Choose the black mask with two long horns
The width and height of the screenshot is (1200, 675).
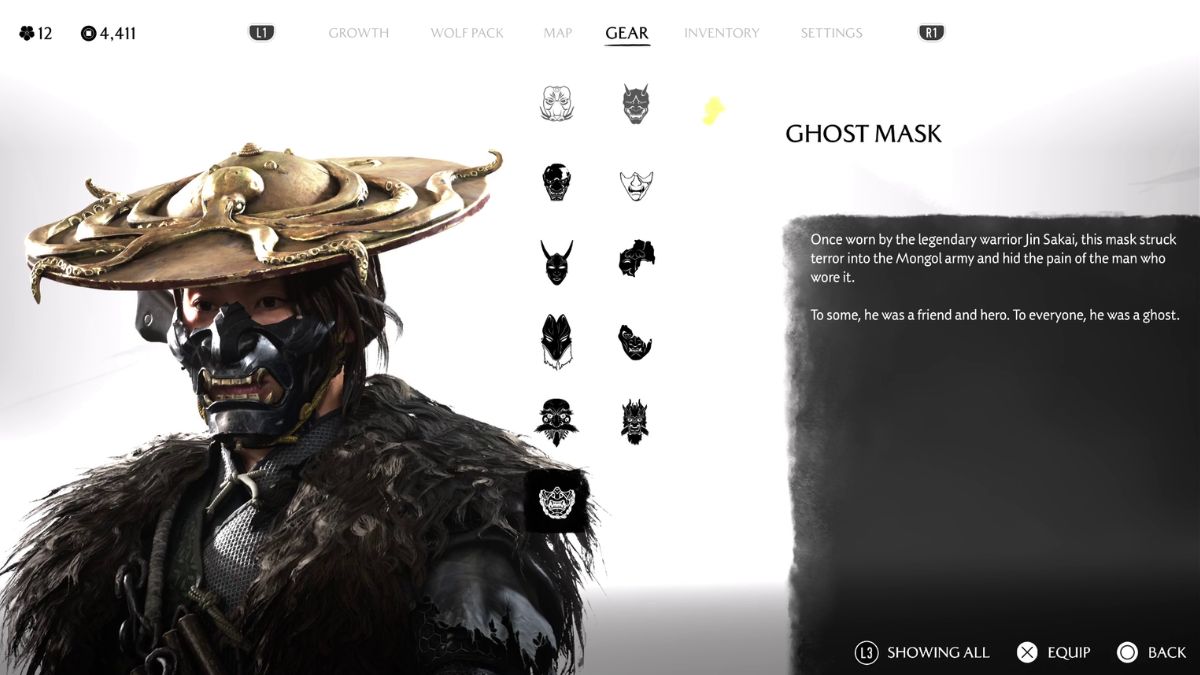557,263
